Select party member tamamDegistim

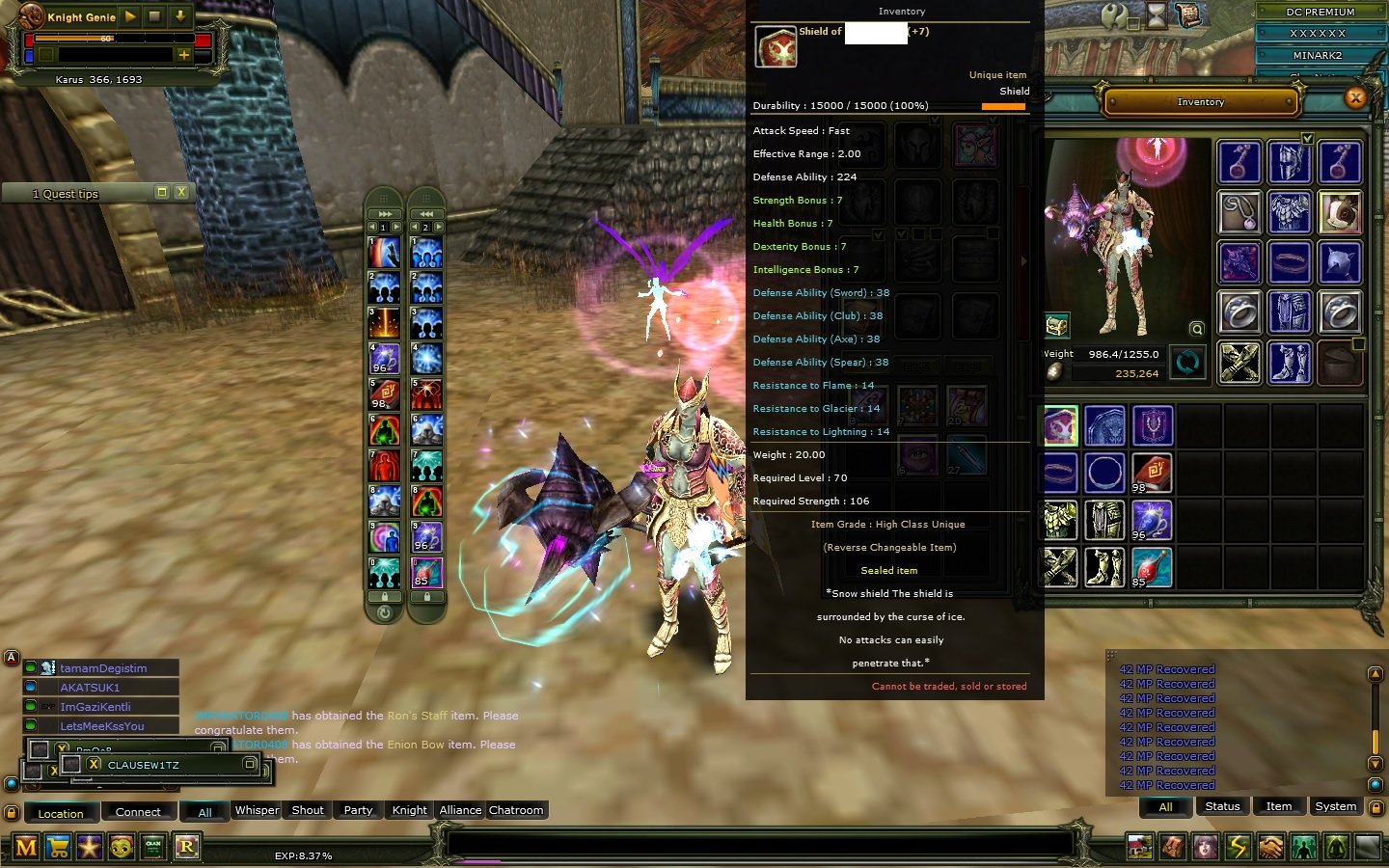pyautogui.click(x=103, y=667)
